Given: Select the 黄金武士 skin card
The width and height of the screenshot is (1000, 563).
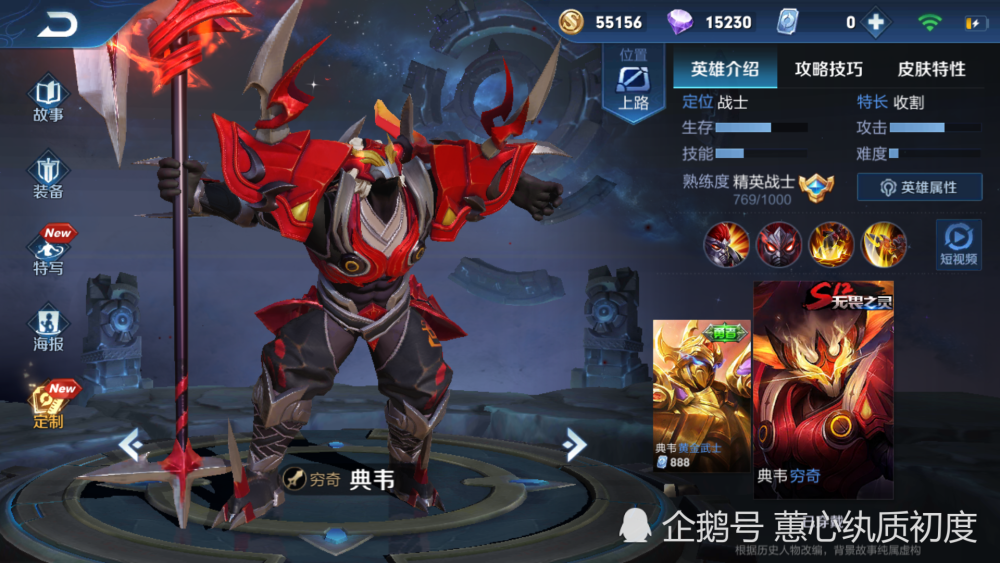Looking at the screenshot, I should tap(701, 396).
